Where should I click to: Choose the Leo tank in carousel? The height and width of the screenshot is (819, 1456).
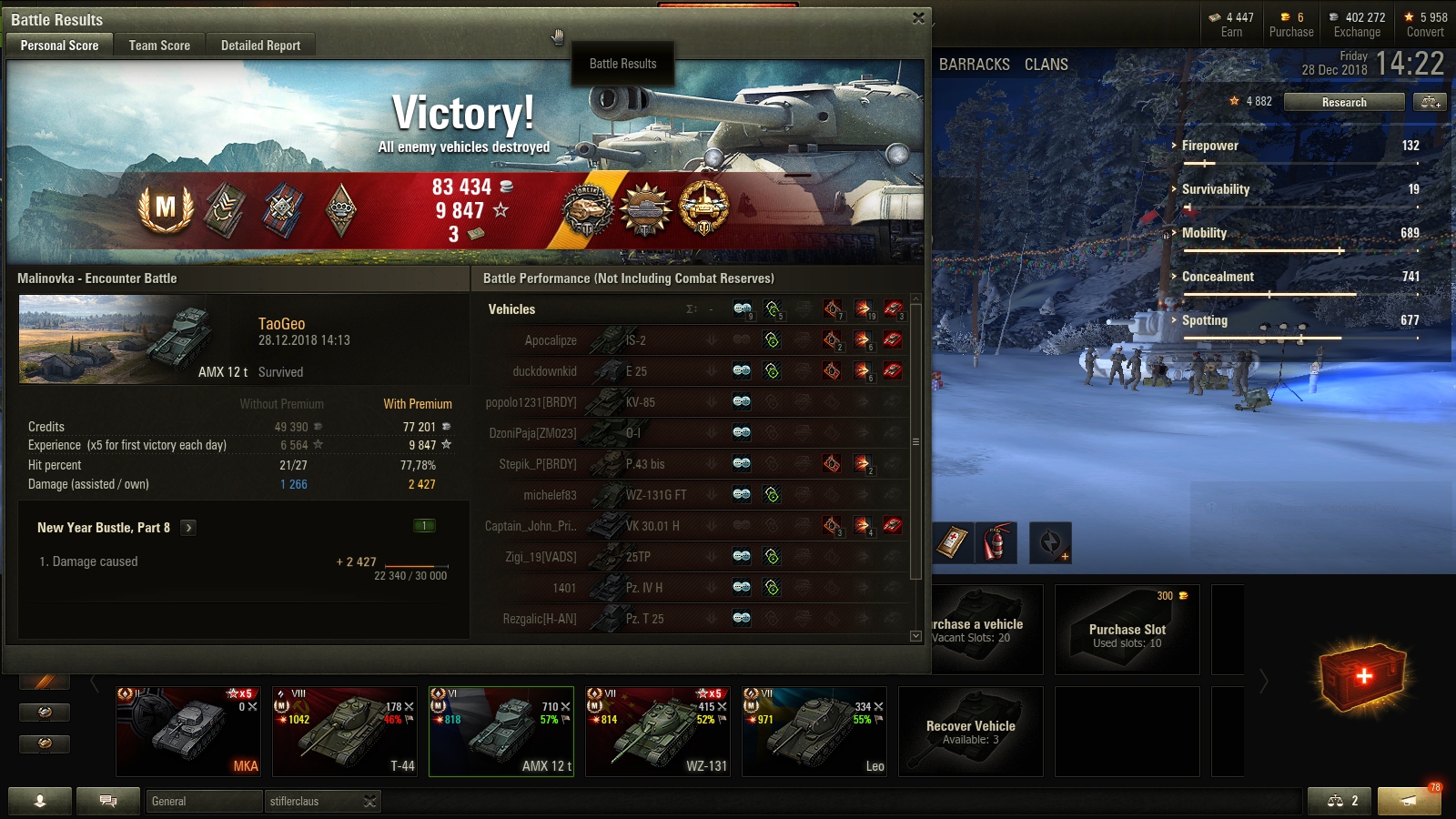pos(814,732)
